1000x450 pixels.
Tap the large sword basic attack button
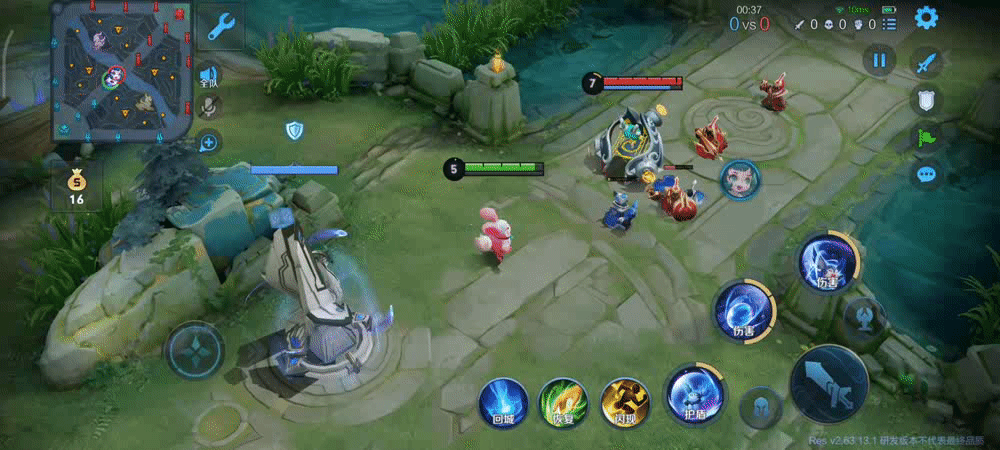(829, 383)
